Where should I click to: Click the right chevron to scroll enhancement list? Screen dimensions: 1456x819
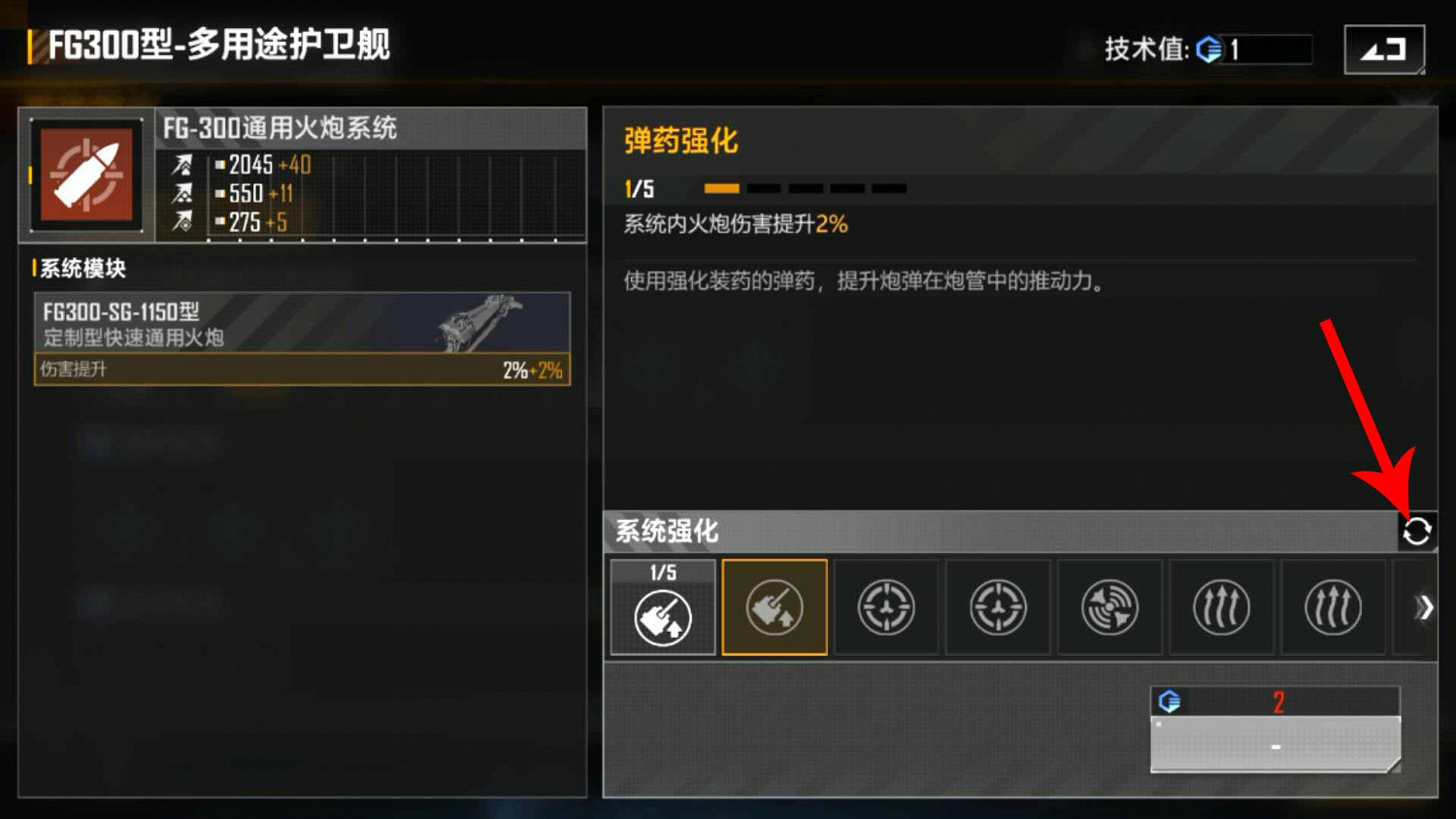tap(1425, 606)
